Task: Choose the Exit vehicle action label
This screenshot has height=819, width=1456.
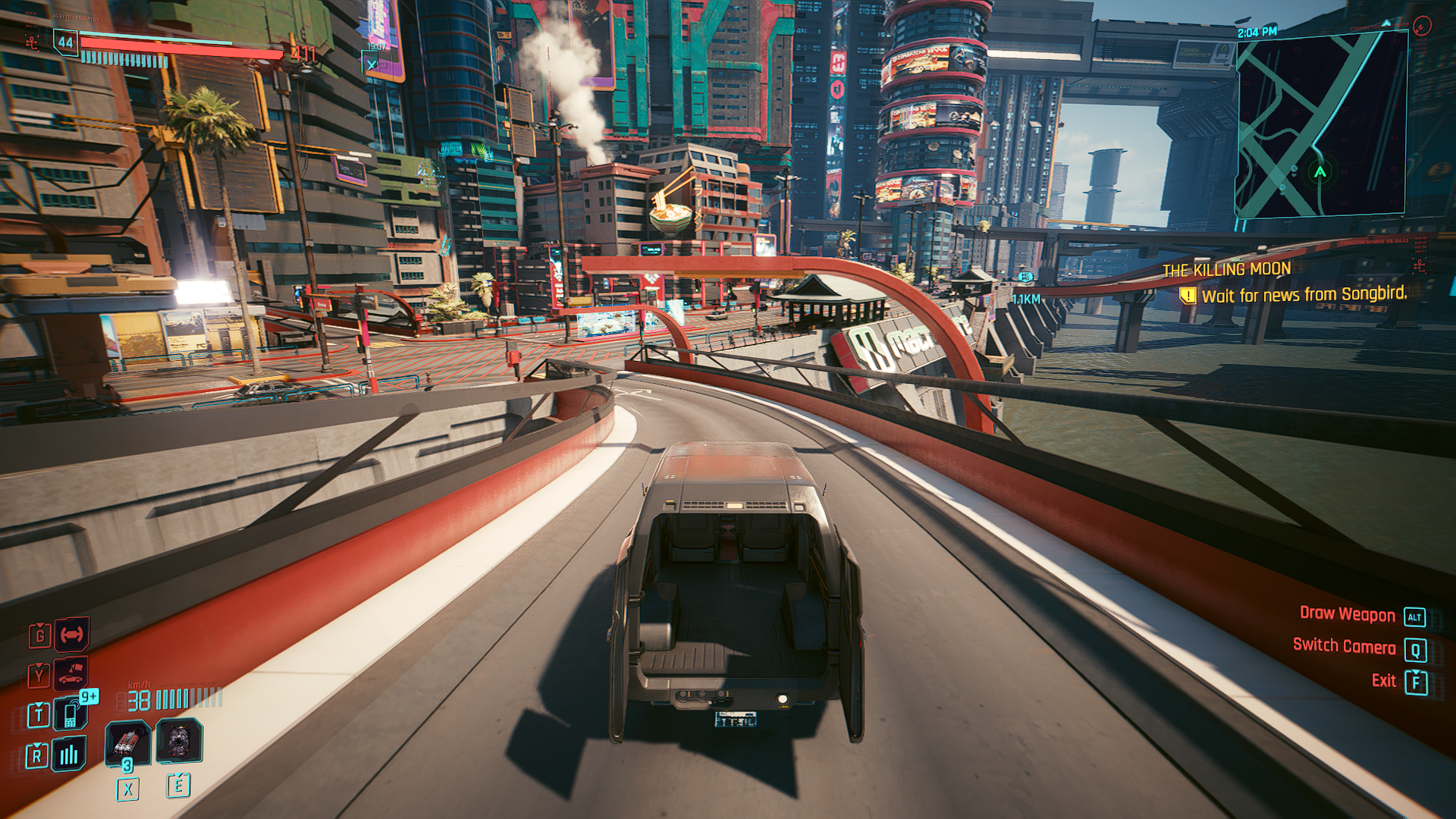Action: [x=1383, y=680]
